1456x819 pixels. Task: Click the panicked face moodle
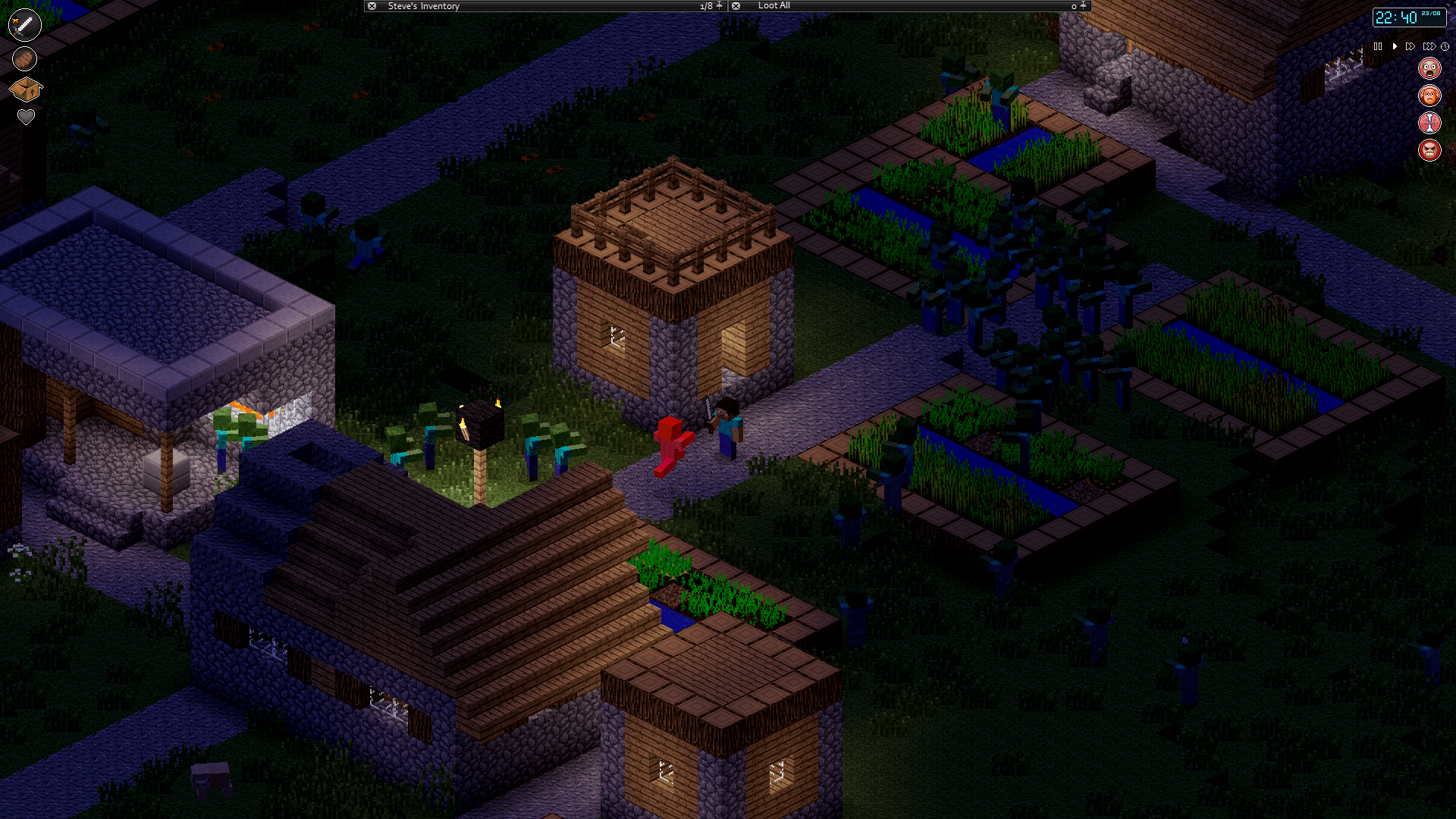(1429, 67)
